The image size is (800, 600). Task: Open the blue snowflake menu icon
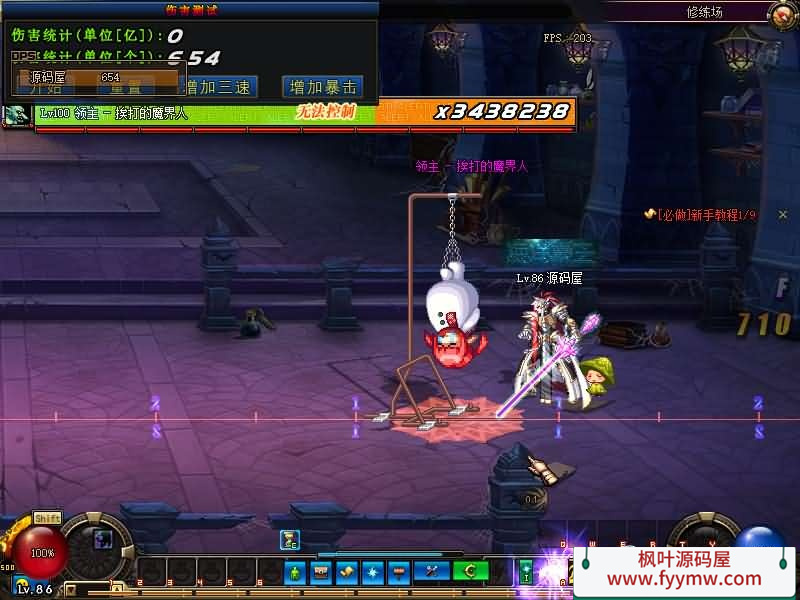(373, 572)
